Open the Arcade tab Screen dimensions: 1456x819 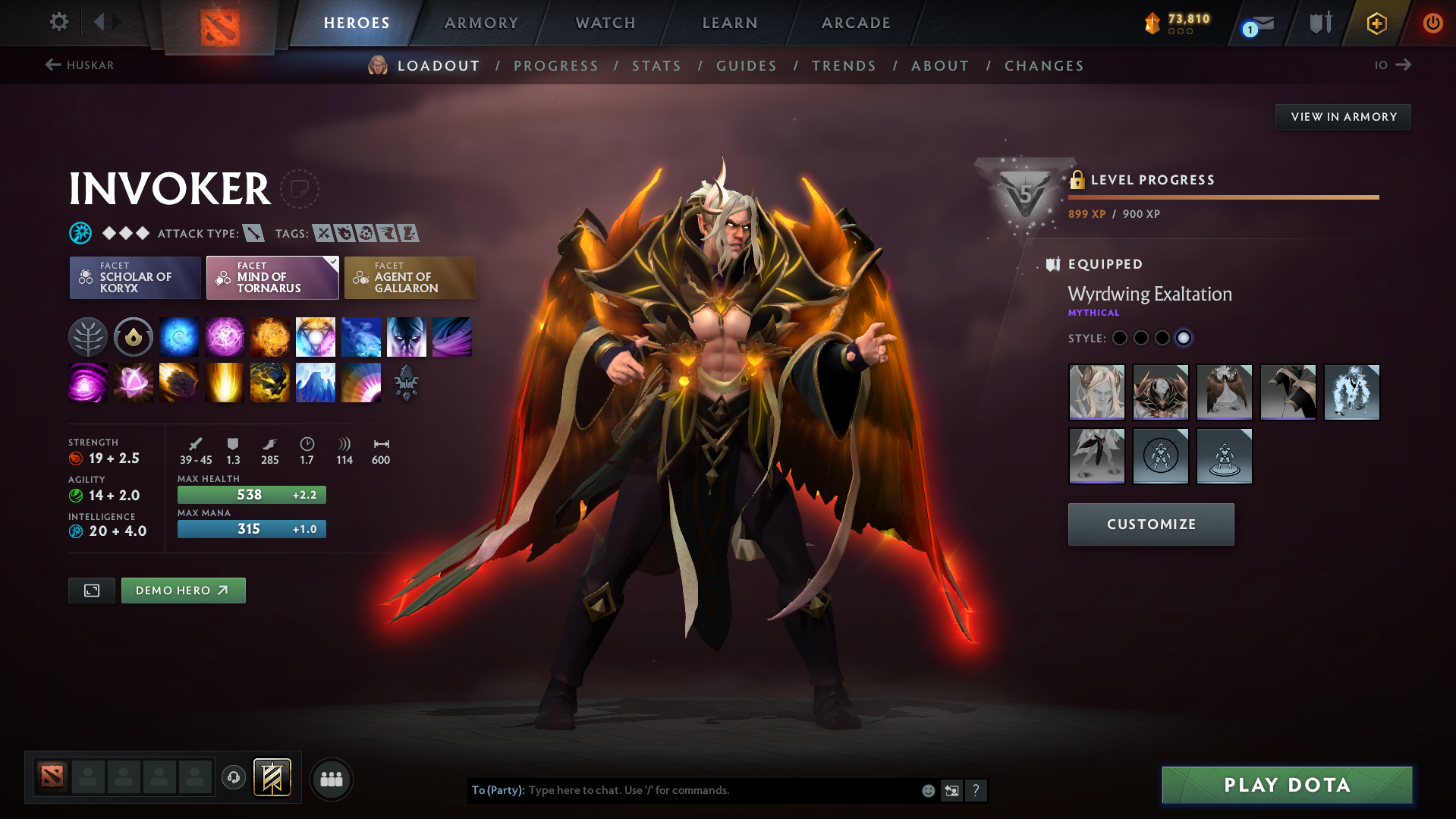click(856, 23)
